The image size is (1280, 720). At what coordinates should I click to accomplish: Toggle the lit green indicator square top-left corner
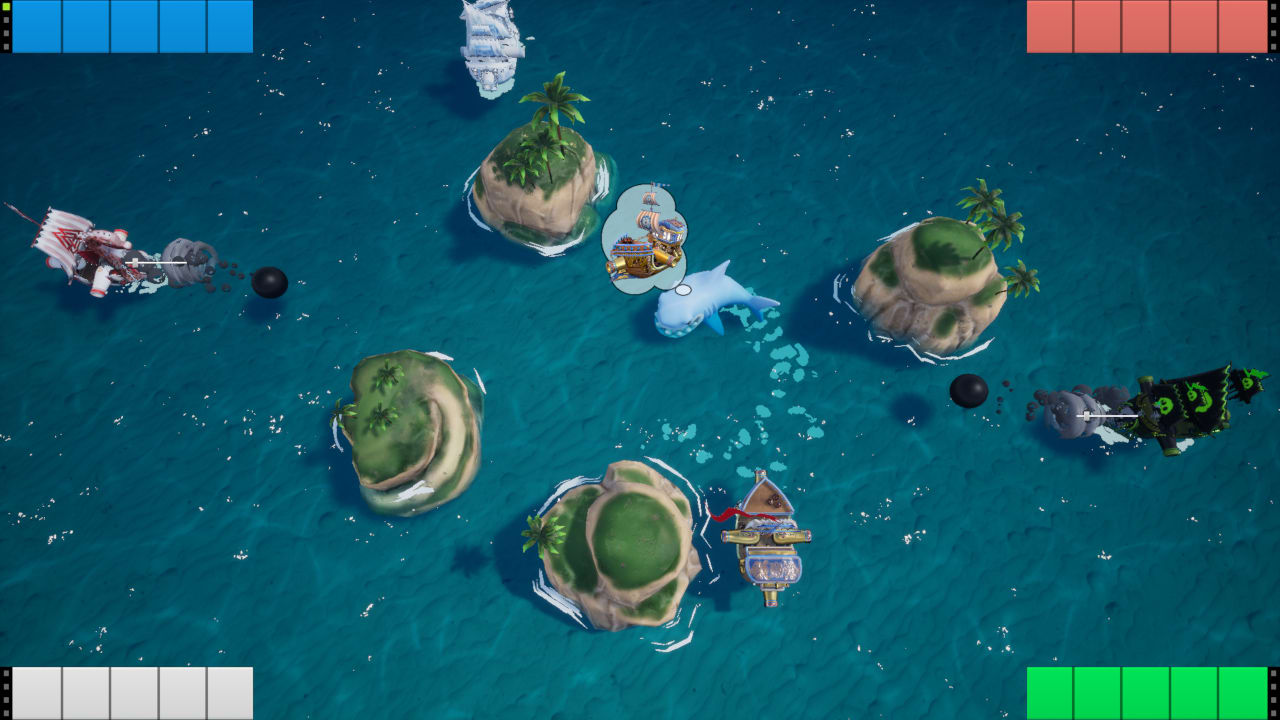pos(6,7)
